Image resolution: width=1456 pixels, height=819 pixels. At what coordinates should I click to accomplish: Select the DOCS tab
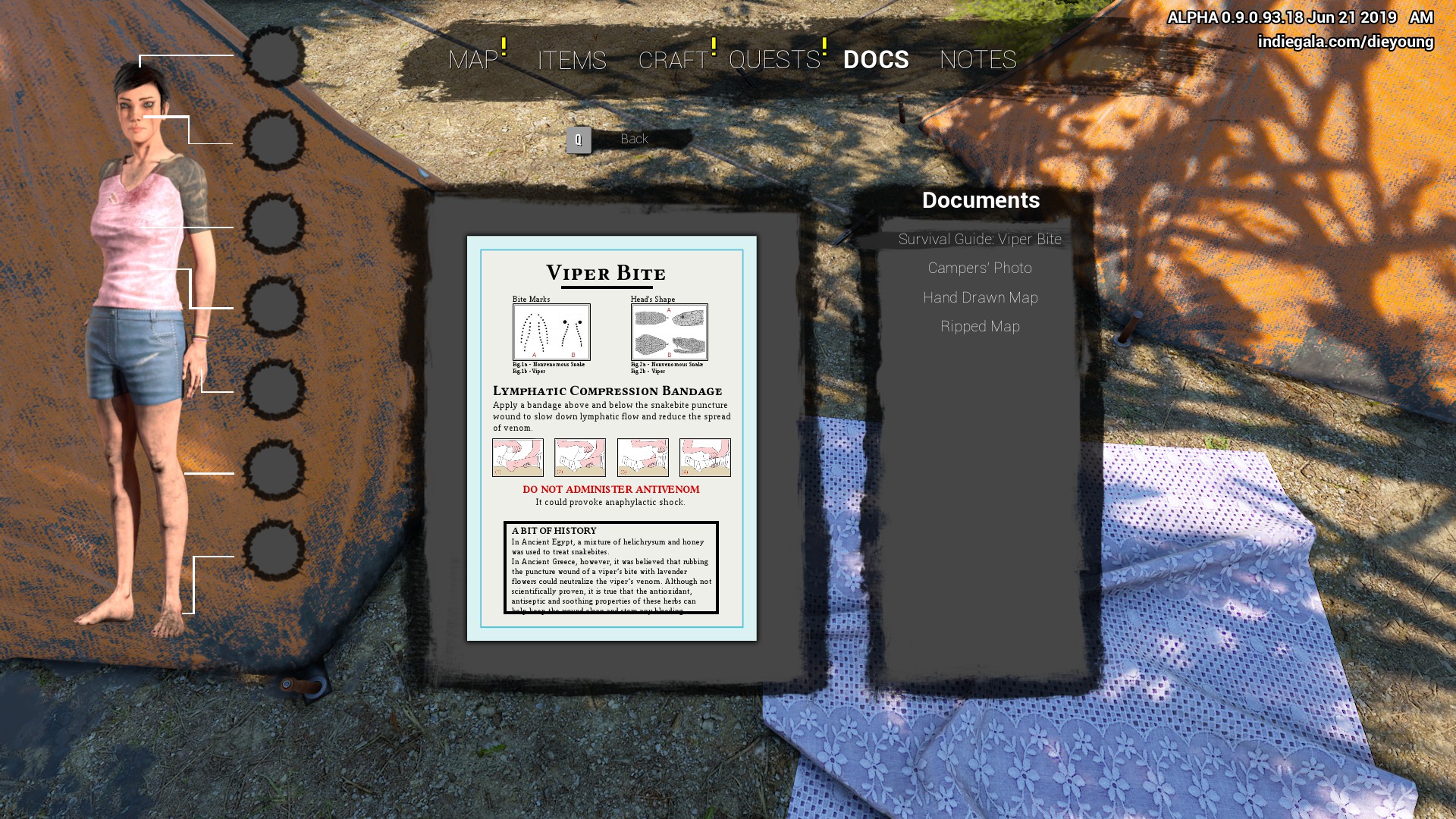(x=876, y=60)
